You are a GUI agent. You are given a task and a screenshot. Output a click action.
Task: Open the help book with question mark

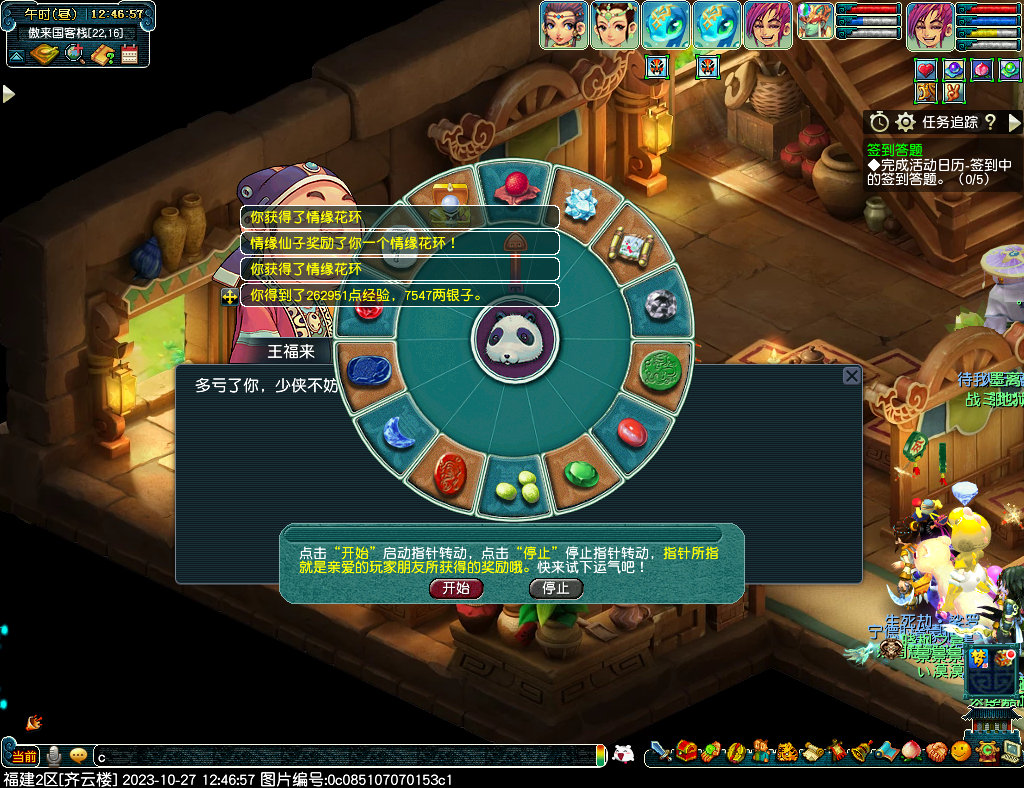pyautogui.click(x=103, y=55)
